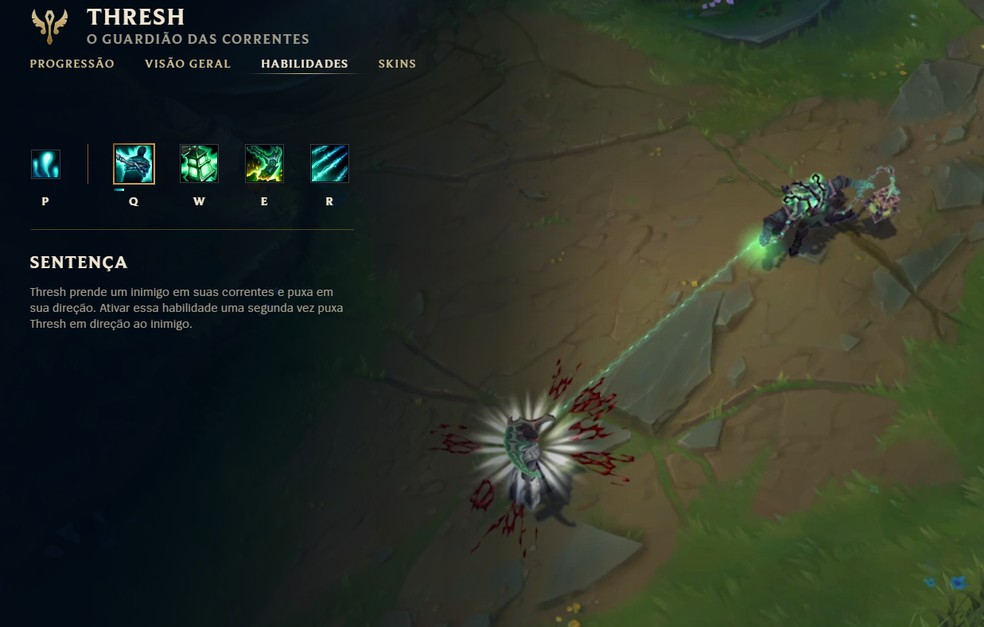Choose the Q ability Sentença icon

tap(134, 164)
